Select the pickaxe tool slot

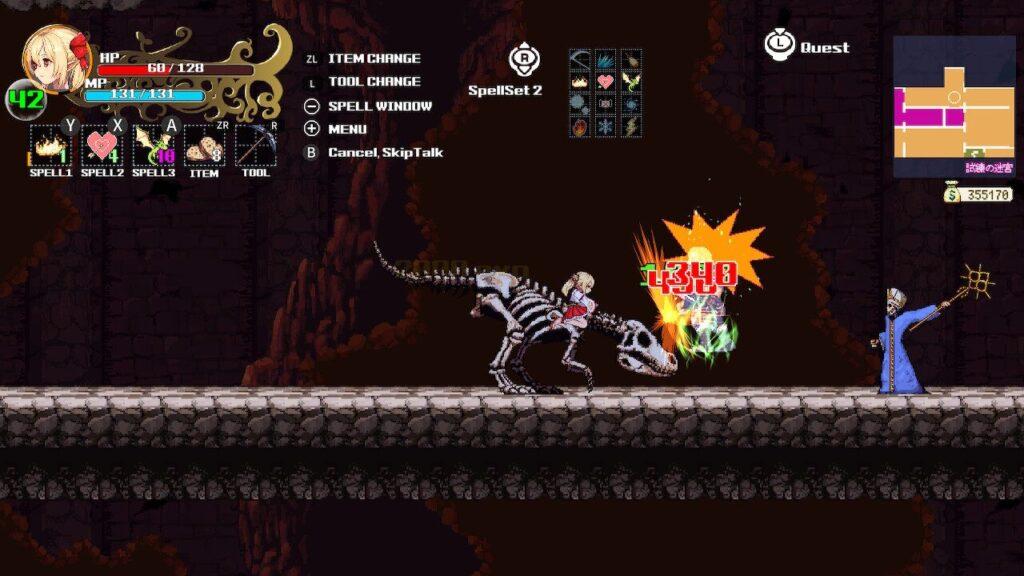[255, 145]
